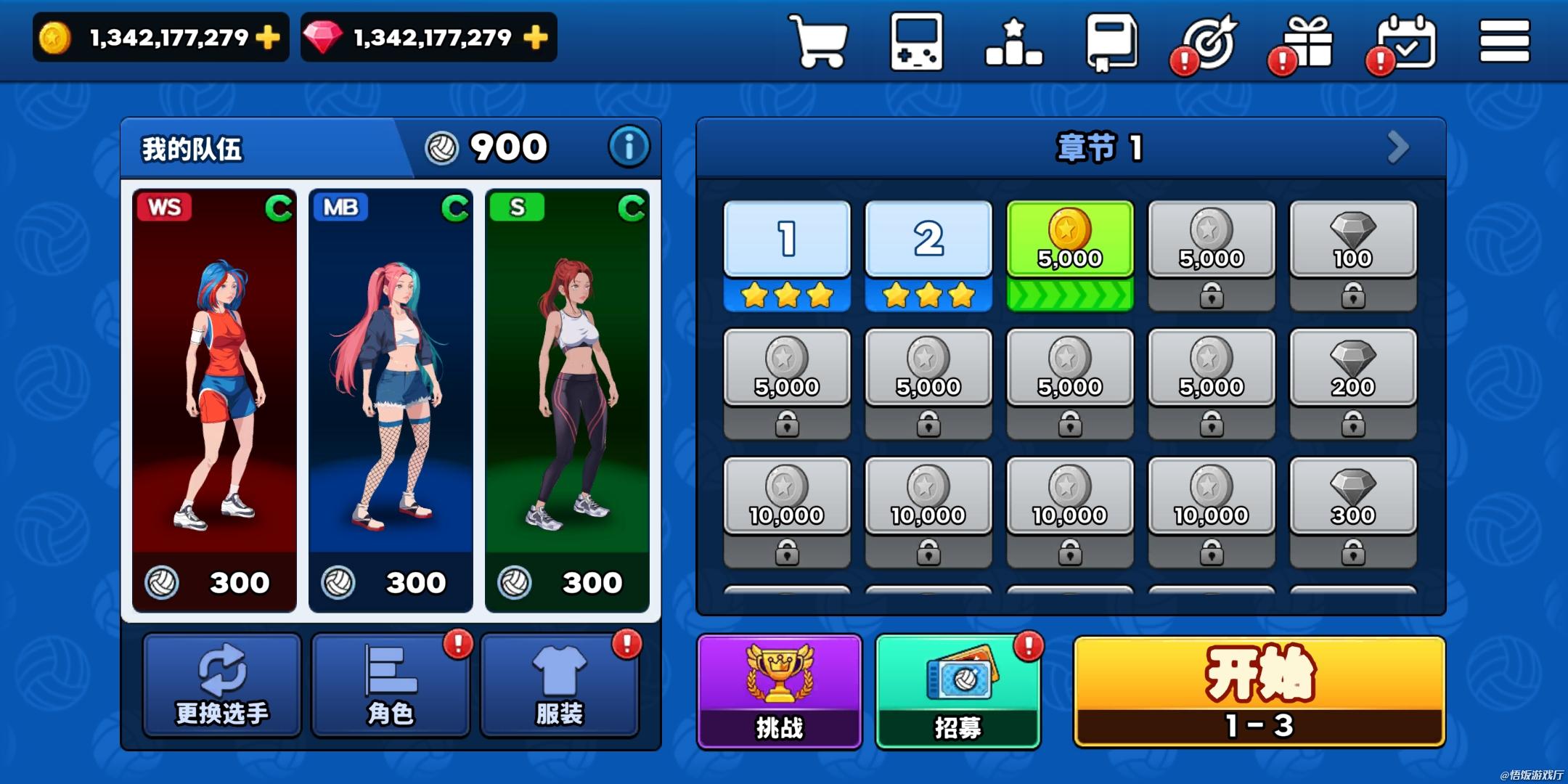The image size is (1568, 784).
Task: Open the shopping cart store
Action: (x=820, y=42)
